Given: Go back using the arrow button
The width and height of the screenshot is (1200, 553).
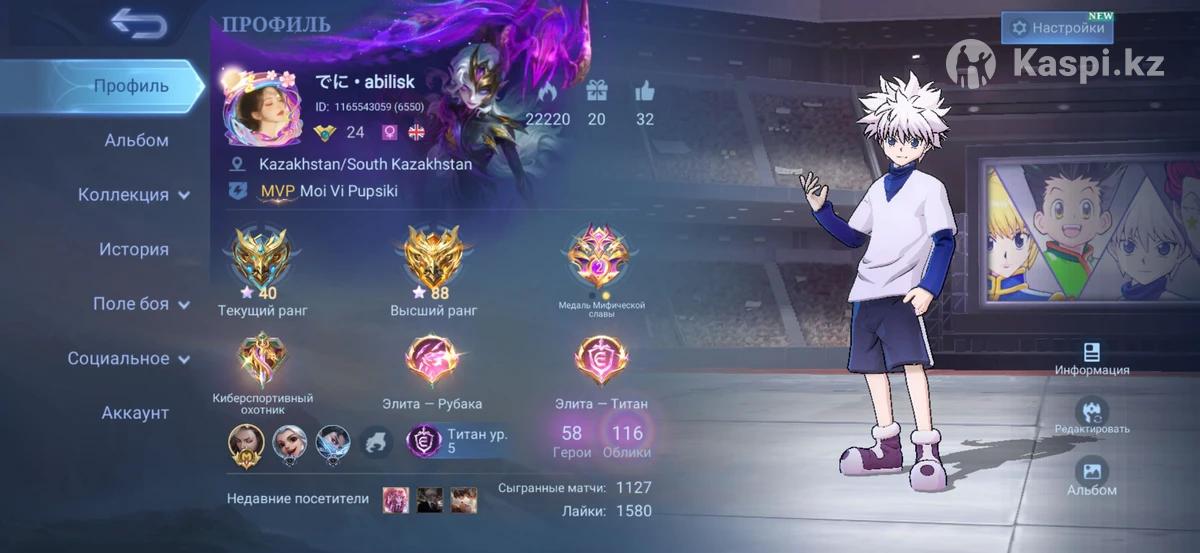Looking at the screenshot, I should [138, 23].
